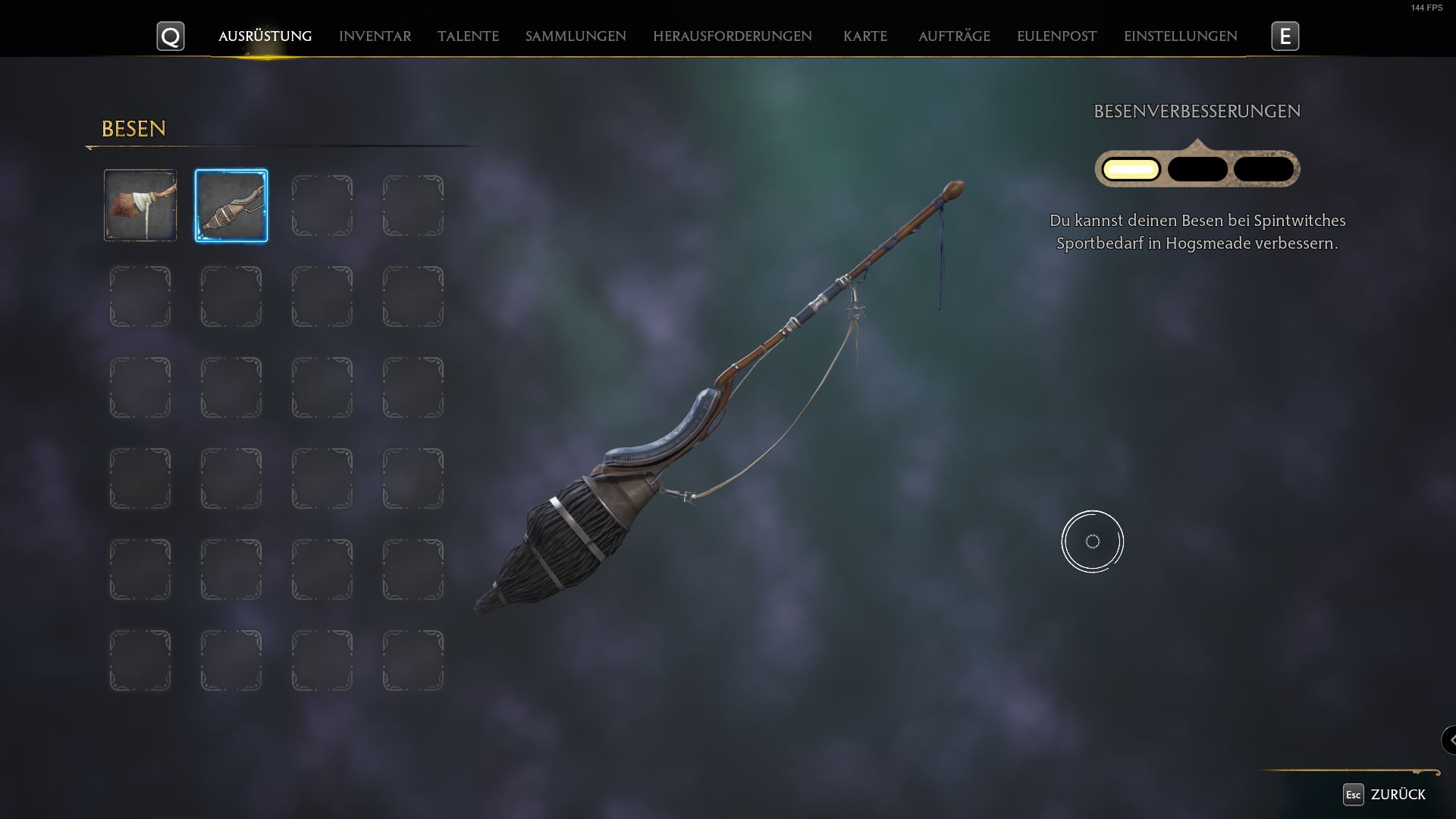
Task: Open the Eulenpost section
Action: point(1056,36)
